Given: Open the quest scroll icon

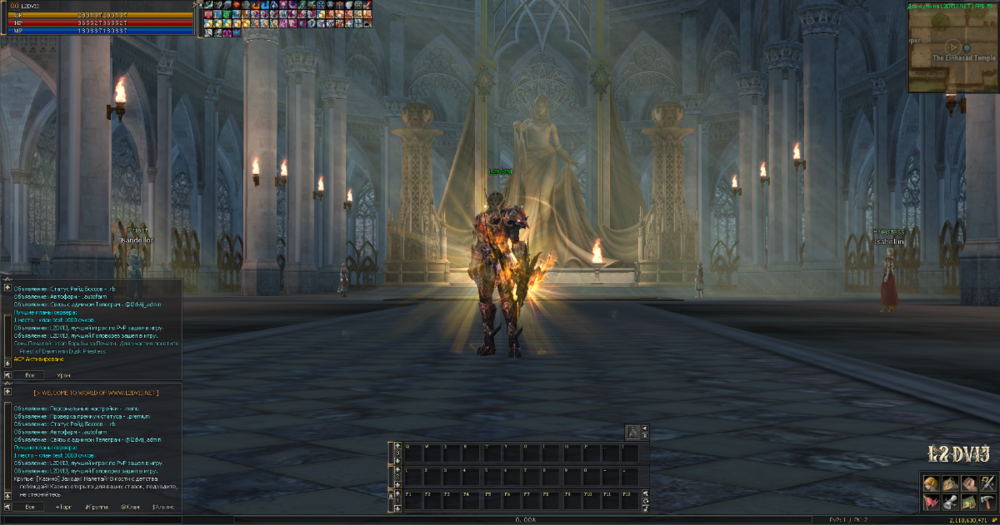Looking at the screenshot, I should point(949,502).
